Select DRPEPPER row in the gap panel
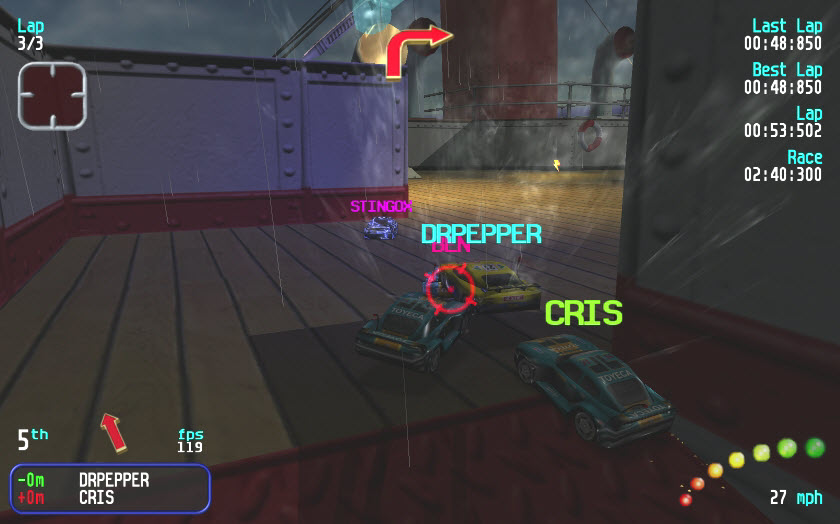The width and height of the screenshot is (840, 524). coord(113,481)
